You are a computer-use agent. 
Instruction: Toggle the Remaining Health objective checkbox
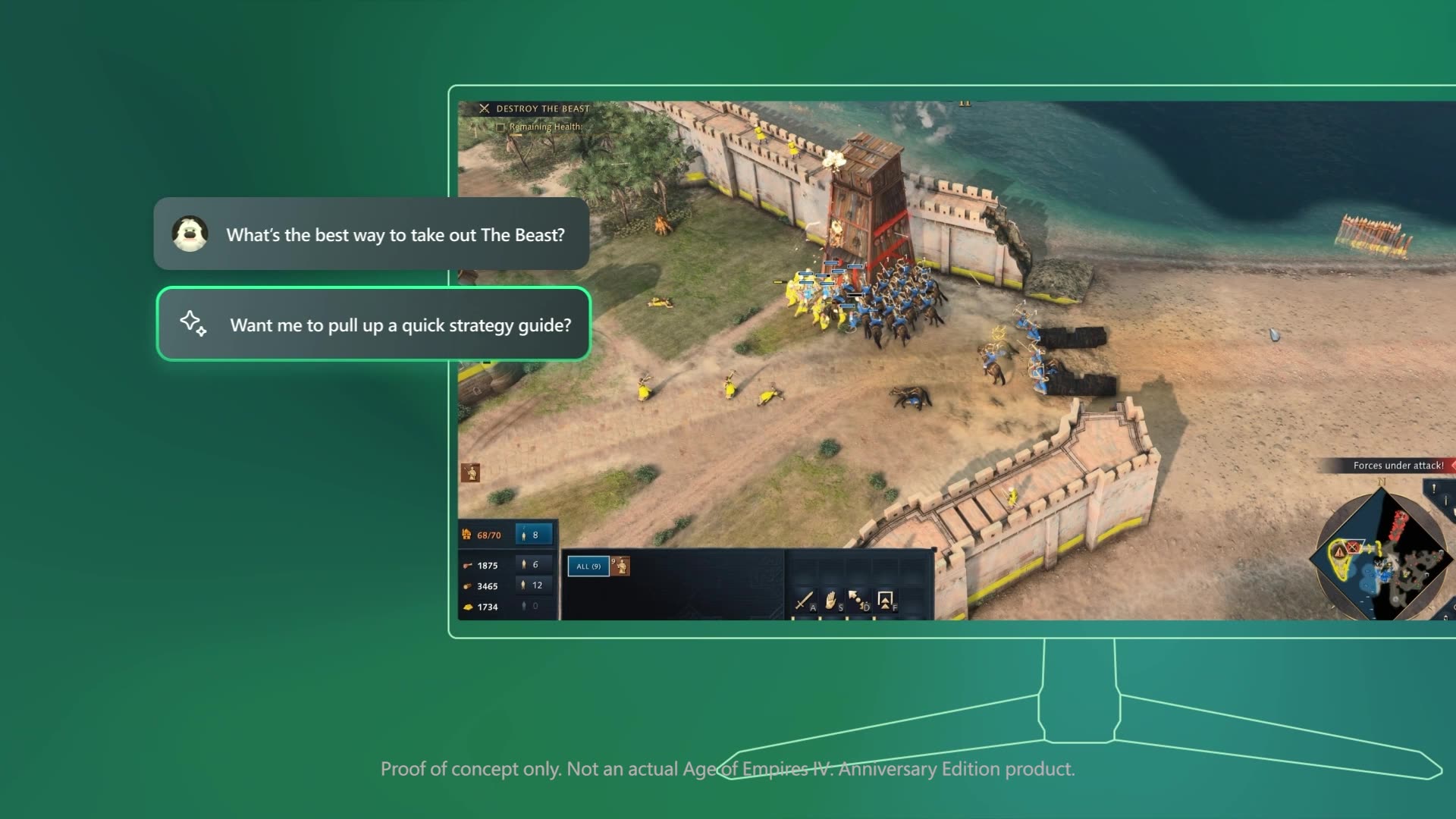click(500, 127)
